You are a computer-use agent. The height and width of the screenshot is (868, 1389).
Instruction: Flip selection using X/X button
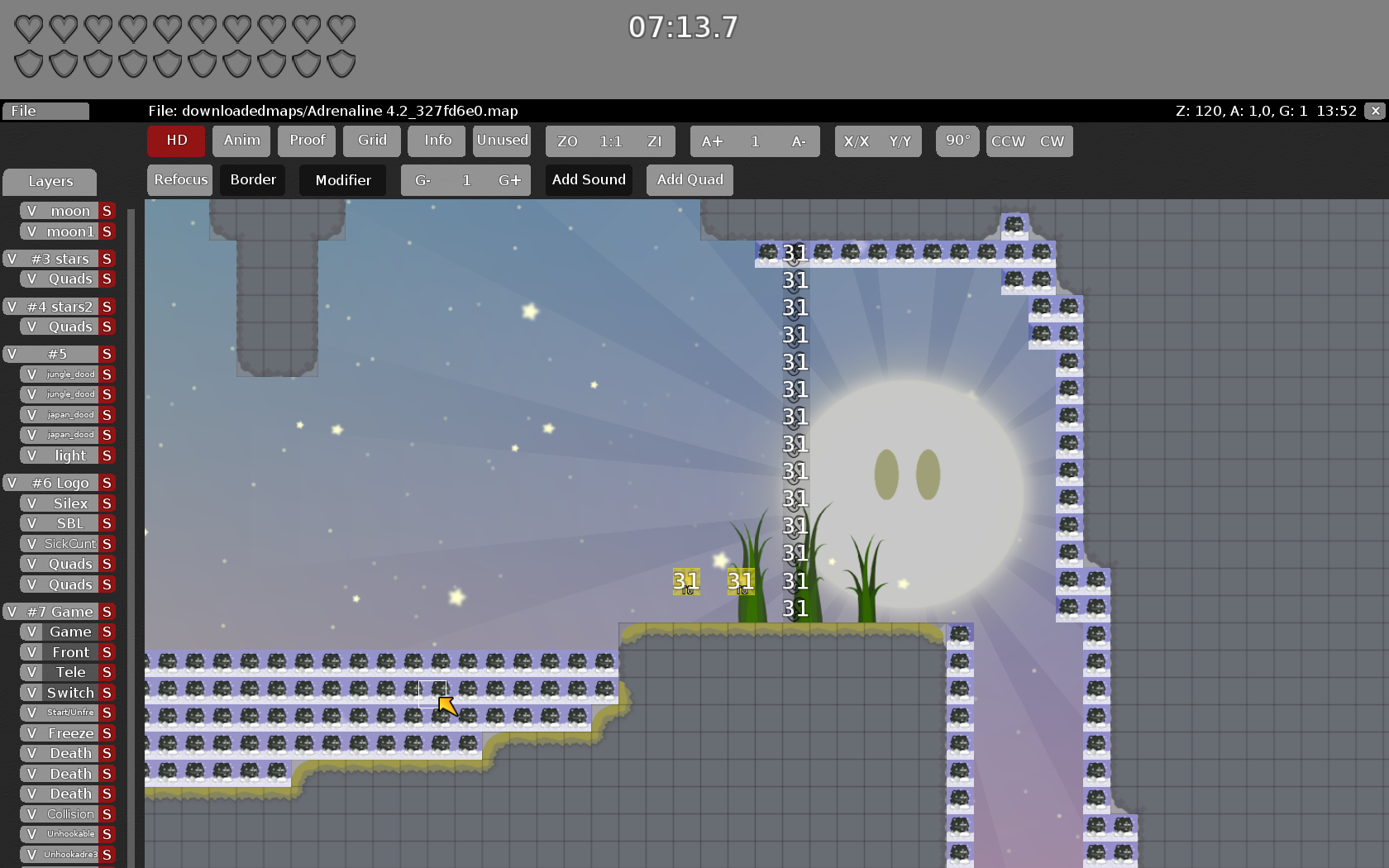coord(857,141)
